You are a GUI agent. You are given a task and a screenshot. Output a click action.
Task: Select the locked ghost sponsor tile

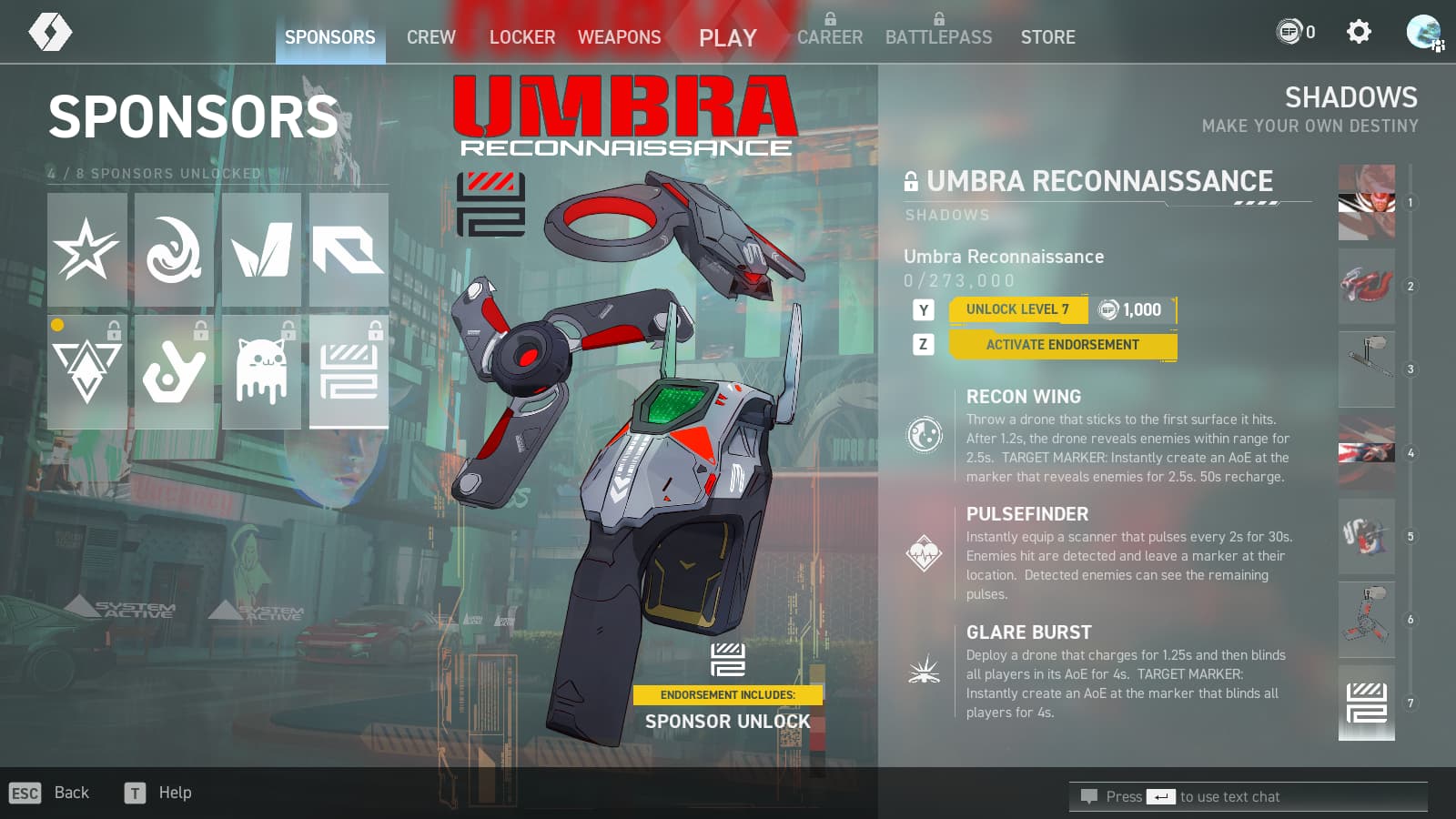click(x=261, y=371)
